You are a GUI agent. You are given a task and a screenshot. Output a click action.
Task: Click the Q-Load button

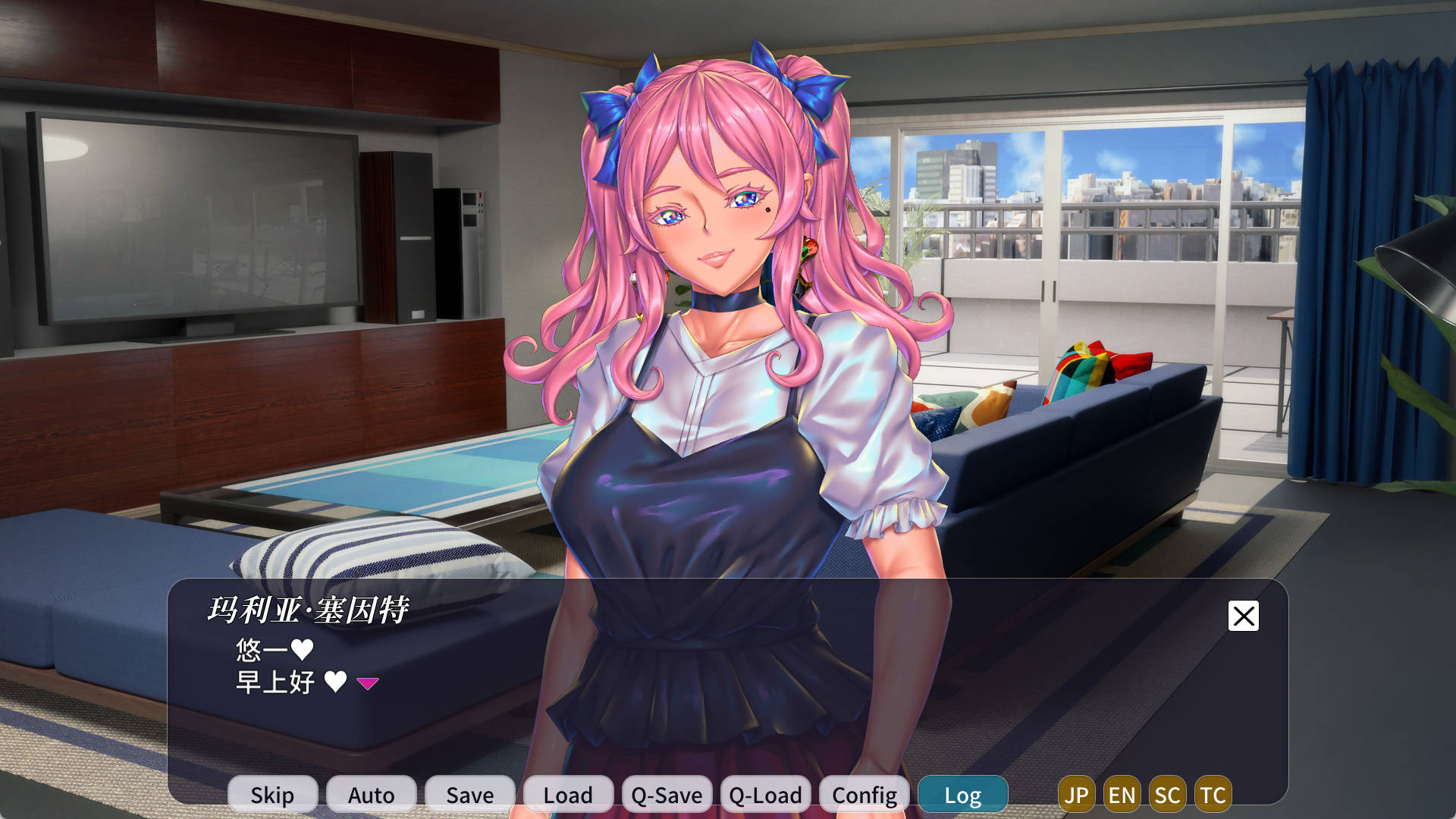point(765,794)
